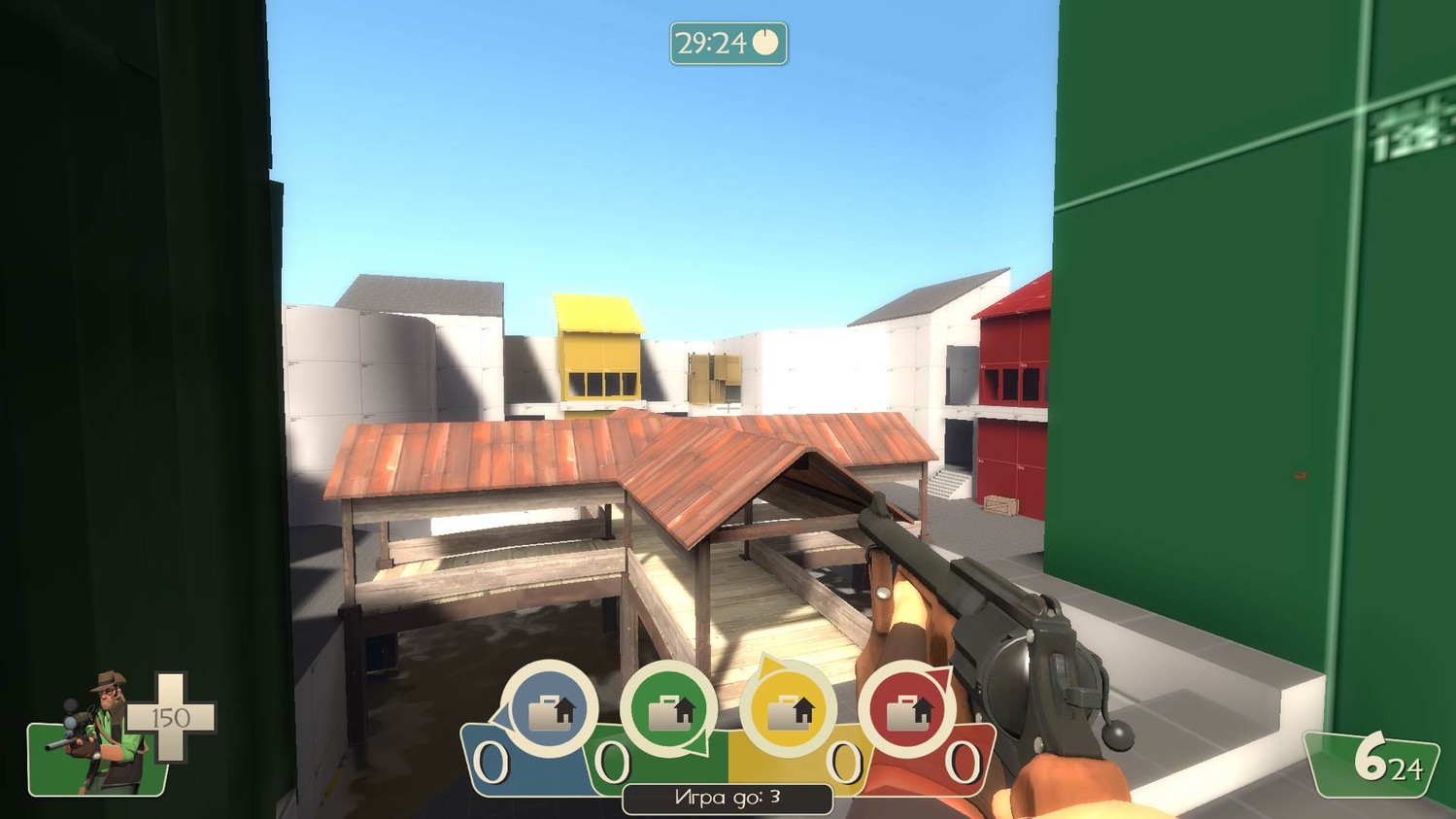1456x819 pixels.
Task: Select the green team intelligence briefcase icon
Action: point(669,711)
